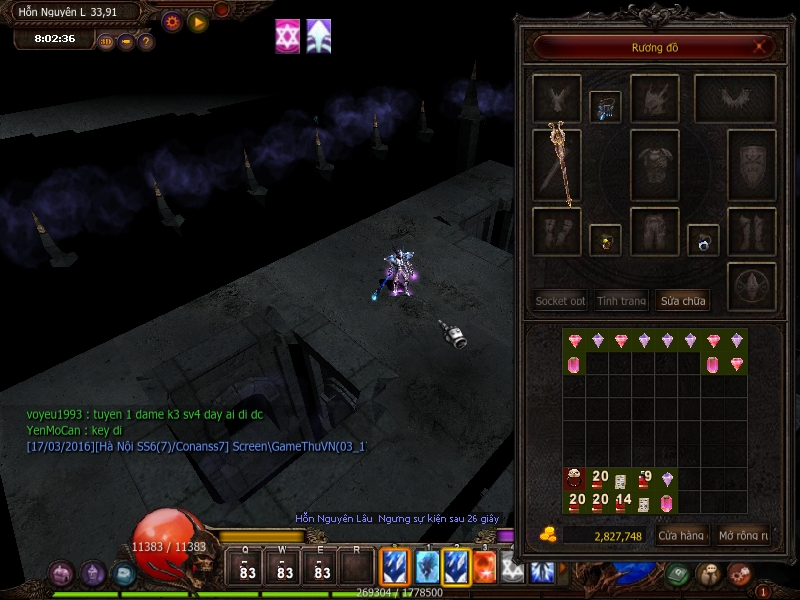This screenshot has height=600, width=800.
Task: Expand the chest with Mở rộng rương
Action: point(744,536)
